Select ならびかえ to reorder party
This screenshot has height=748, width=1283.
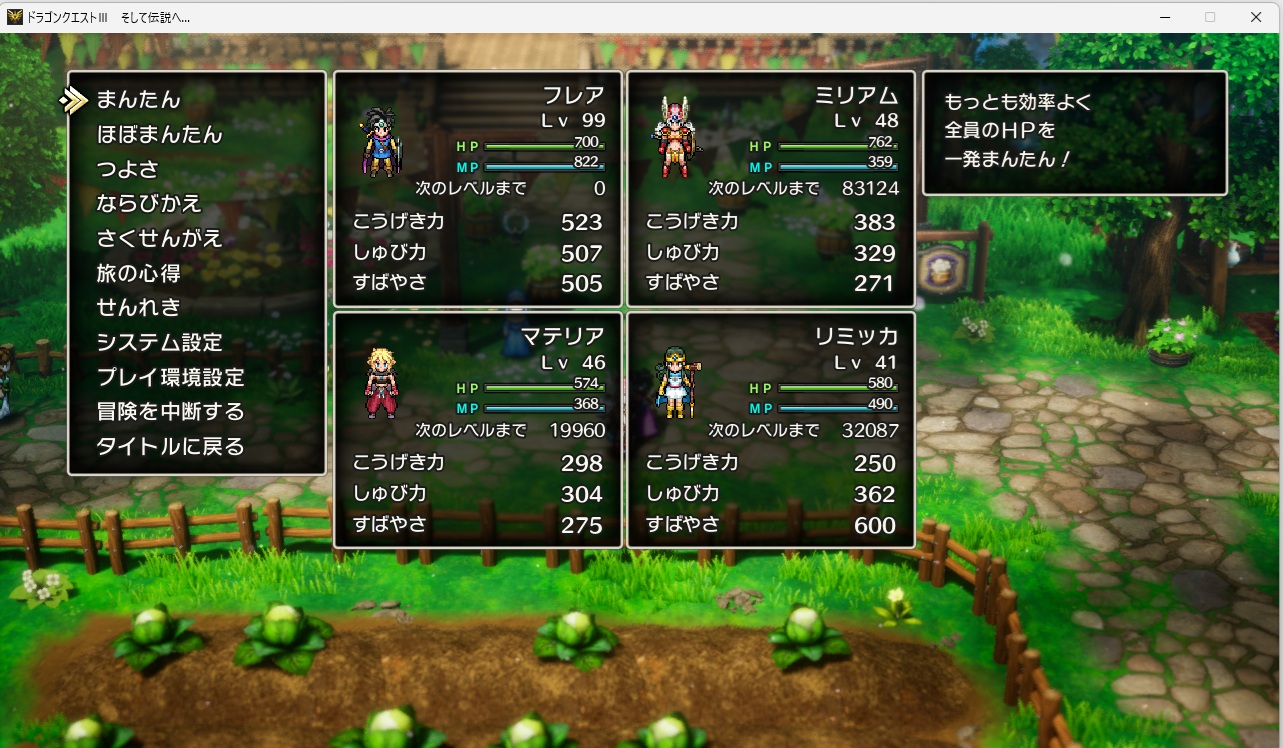149,204
